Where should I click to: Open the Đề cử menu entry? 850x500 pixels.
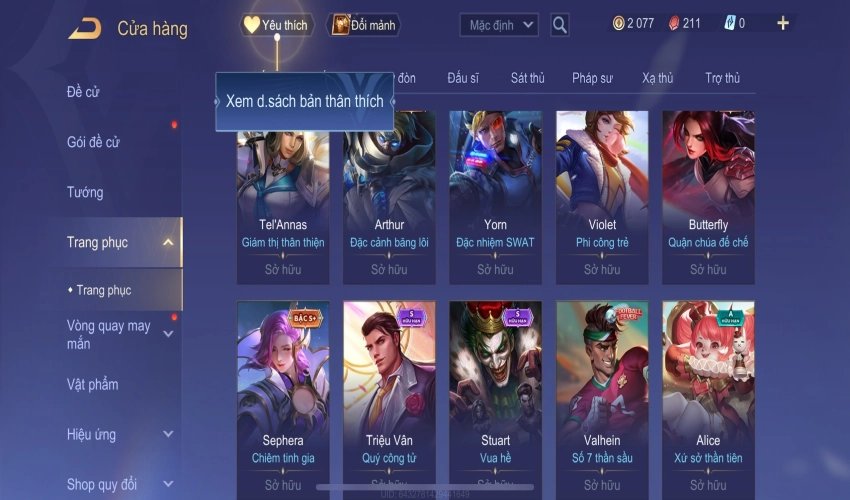click(84, 92)
